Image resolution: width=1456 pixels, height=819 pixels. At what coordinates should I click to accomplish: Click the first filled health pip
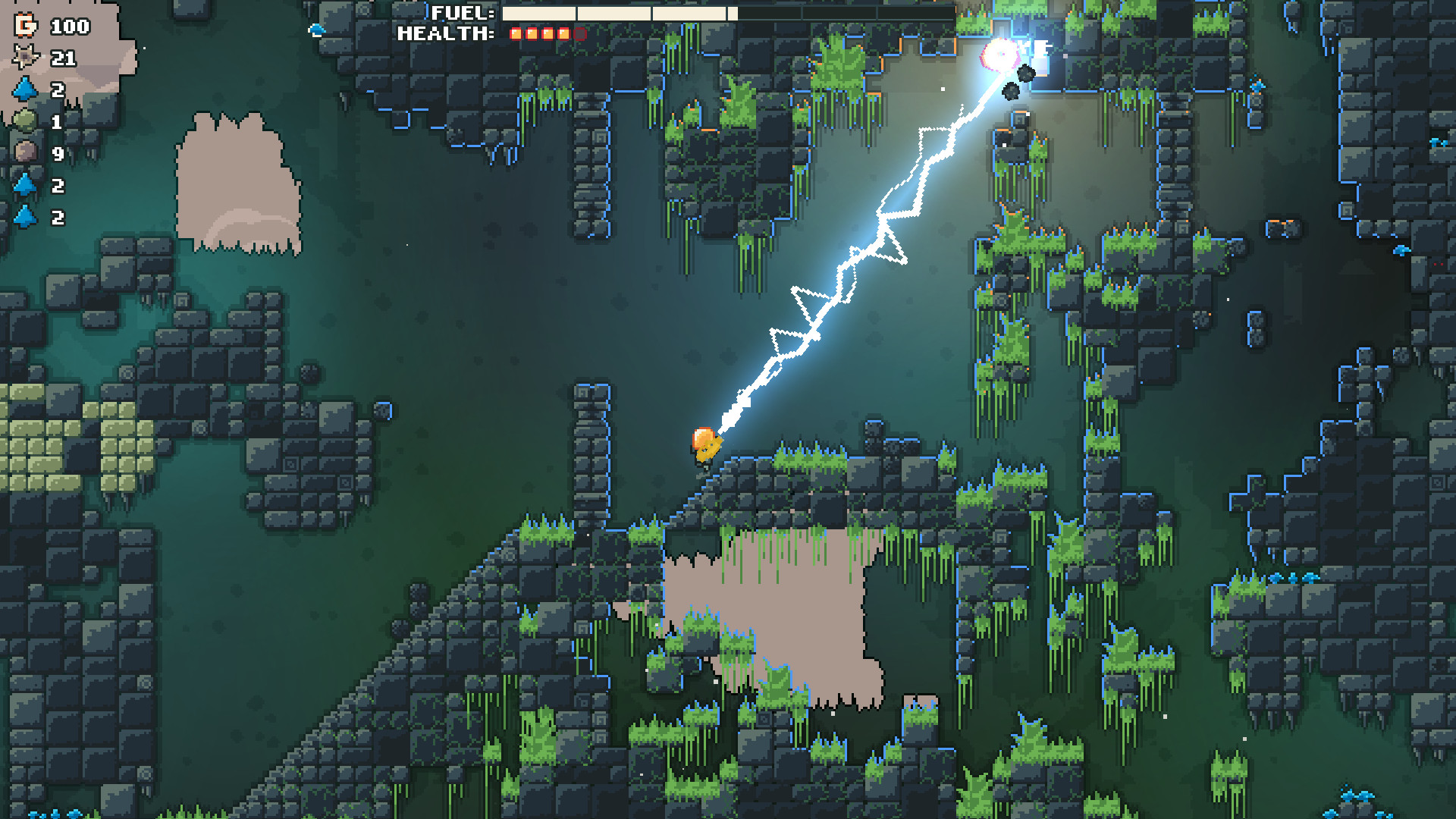pyautogui.click(x=515, y=33)
